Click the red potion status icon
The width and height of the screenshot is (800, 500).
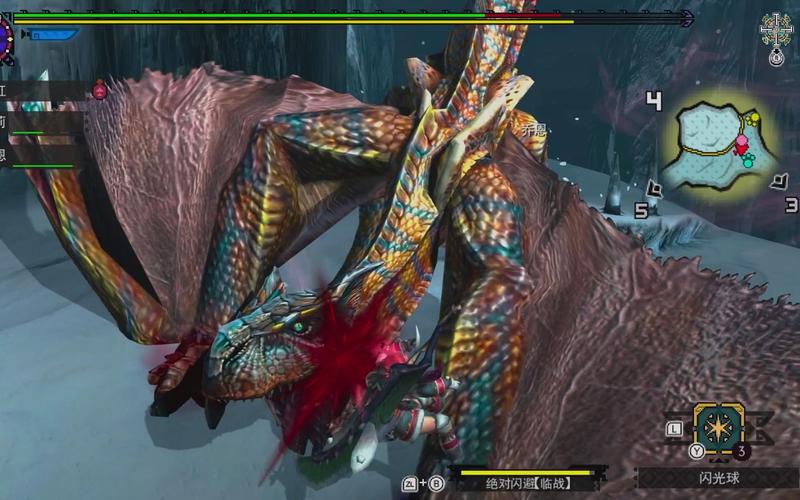100,90
